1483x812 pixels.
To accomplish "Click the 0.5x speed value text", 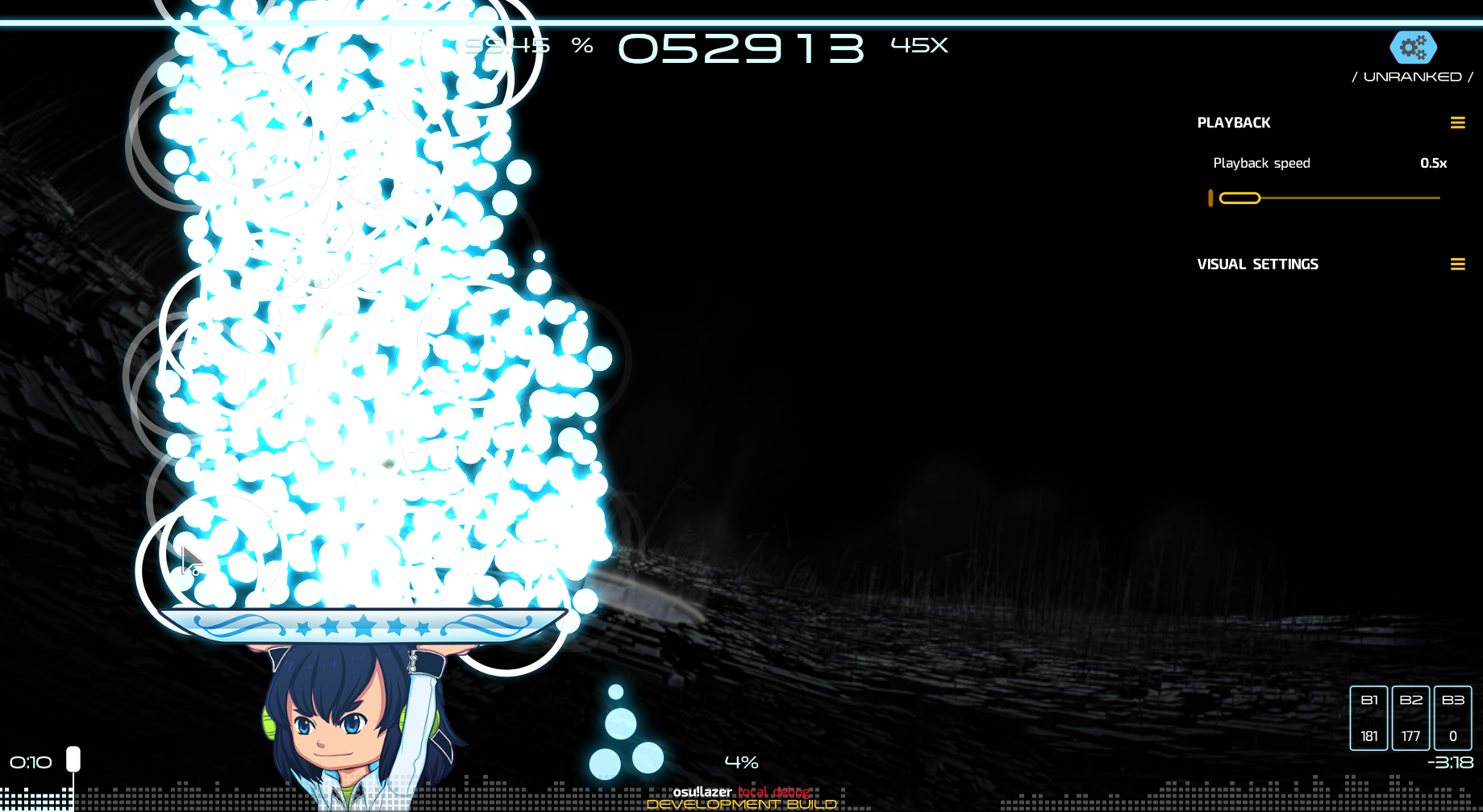I will pyautogui.click(x=1433, y=163).
